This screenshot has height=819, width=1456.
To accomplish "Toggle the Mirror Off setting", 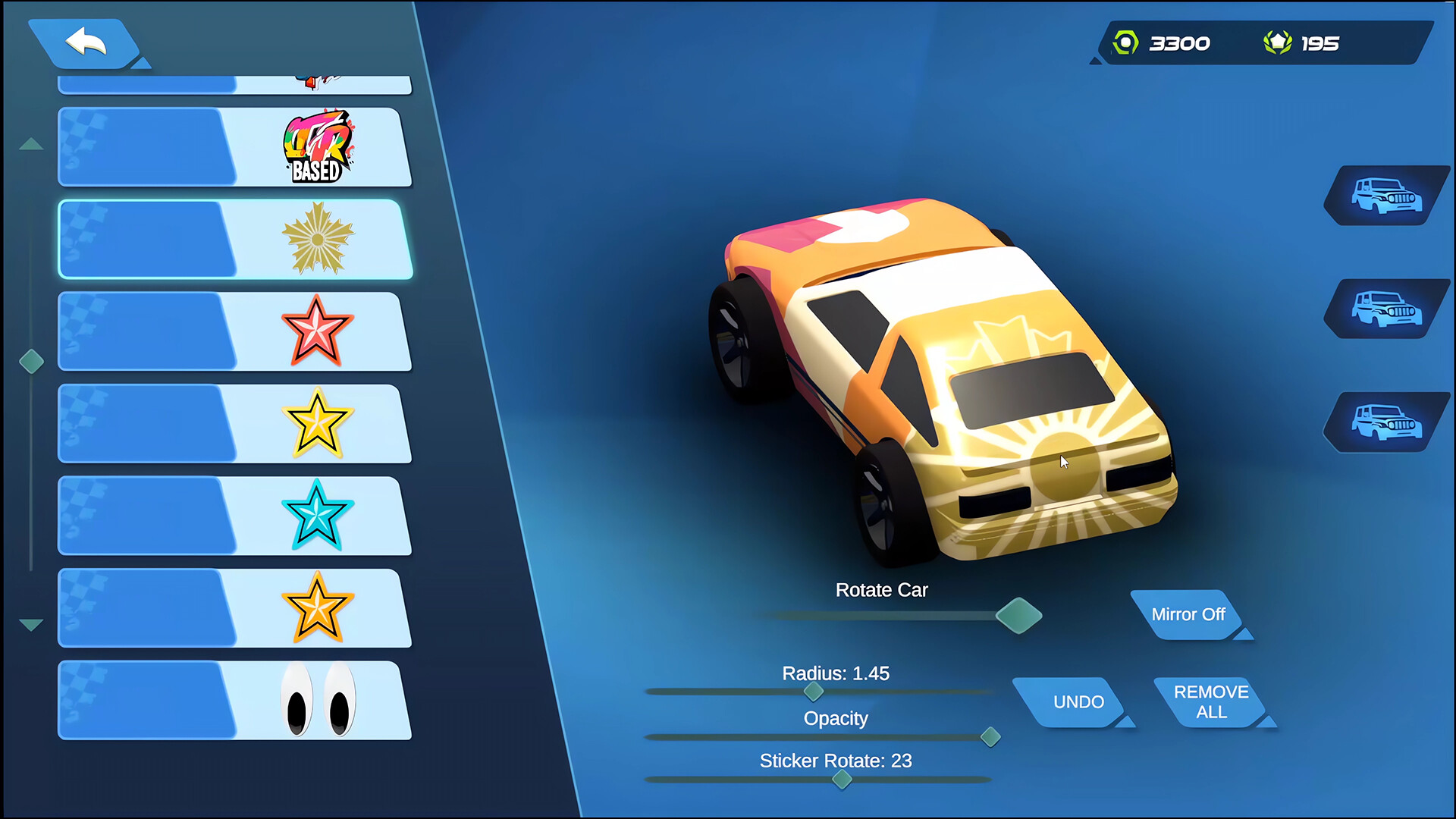I will pos(1189,615).
